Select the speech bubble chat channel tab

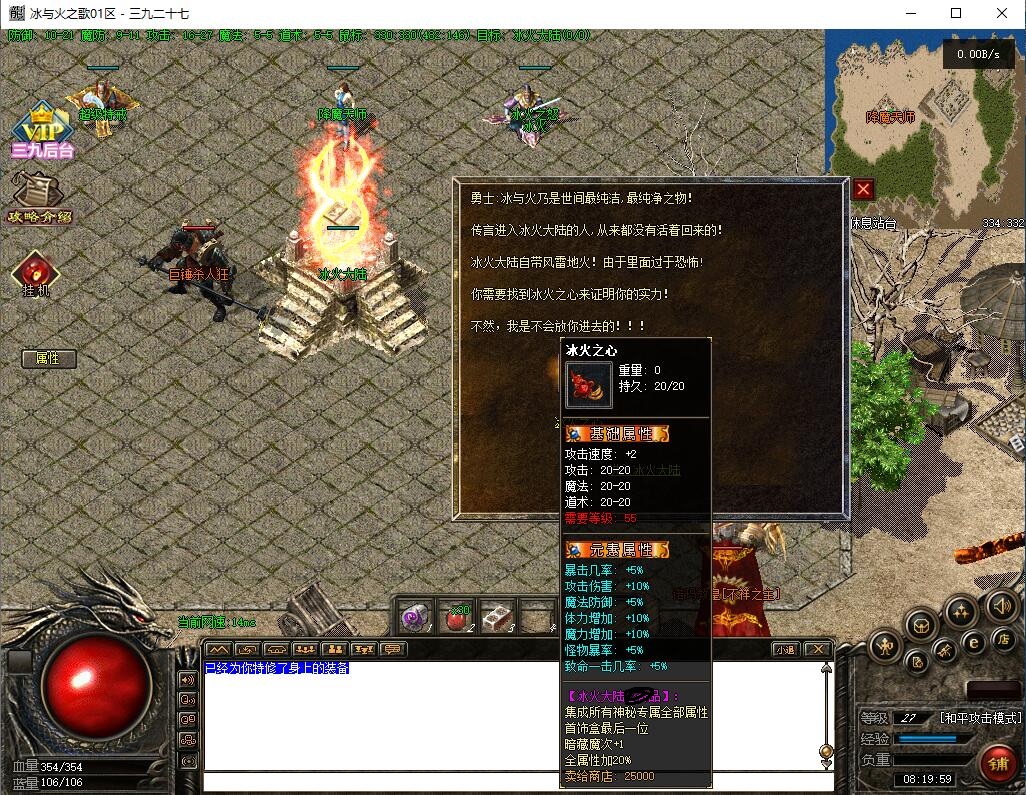tap(394, 650)
